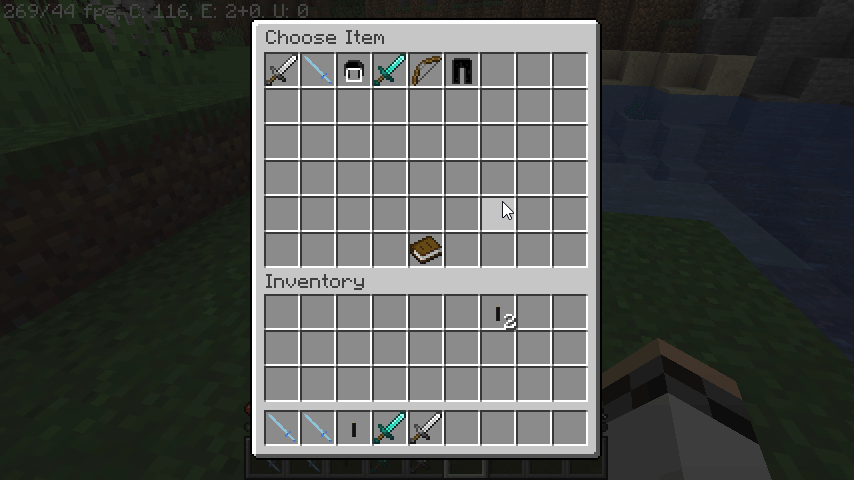Pick the black helmet item
This screenshot has width=854, height=480.
pyautogui.click(x=354, y=71)
